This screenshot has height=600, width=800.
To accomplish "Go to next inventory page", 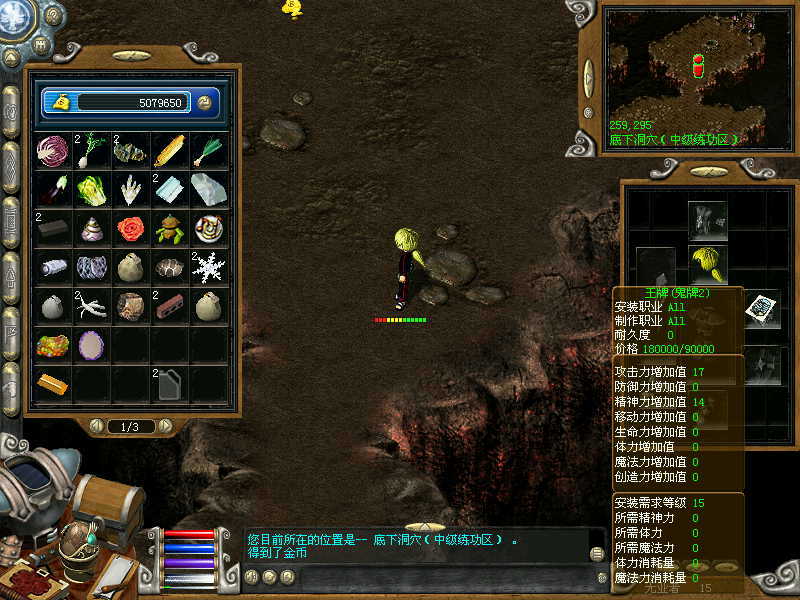I will point(165,426).
